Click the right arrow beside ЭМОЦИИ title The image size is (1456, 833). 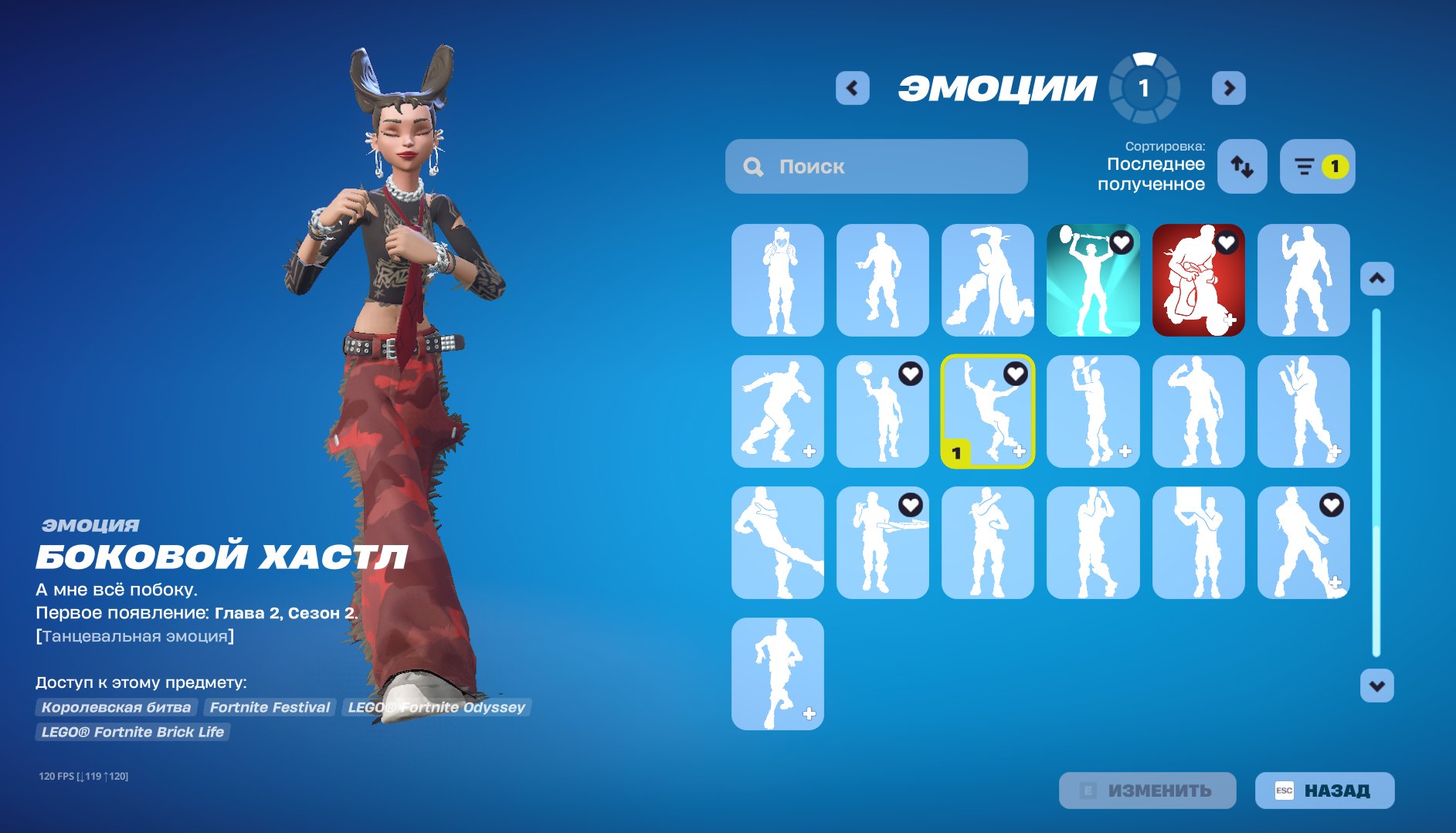pos(1229,87)
